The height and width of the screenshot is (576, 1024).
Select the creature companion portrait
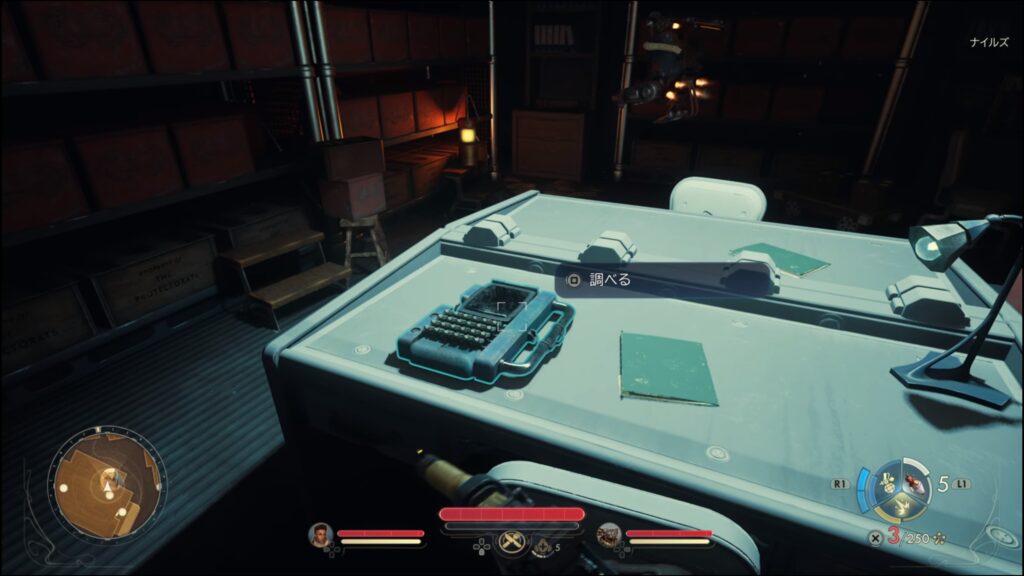pyautogui.click(x=608, y=535)
